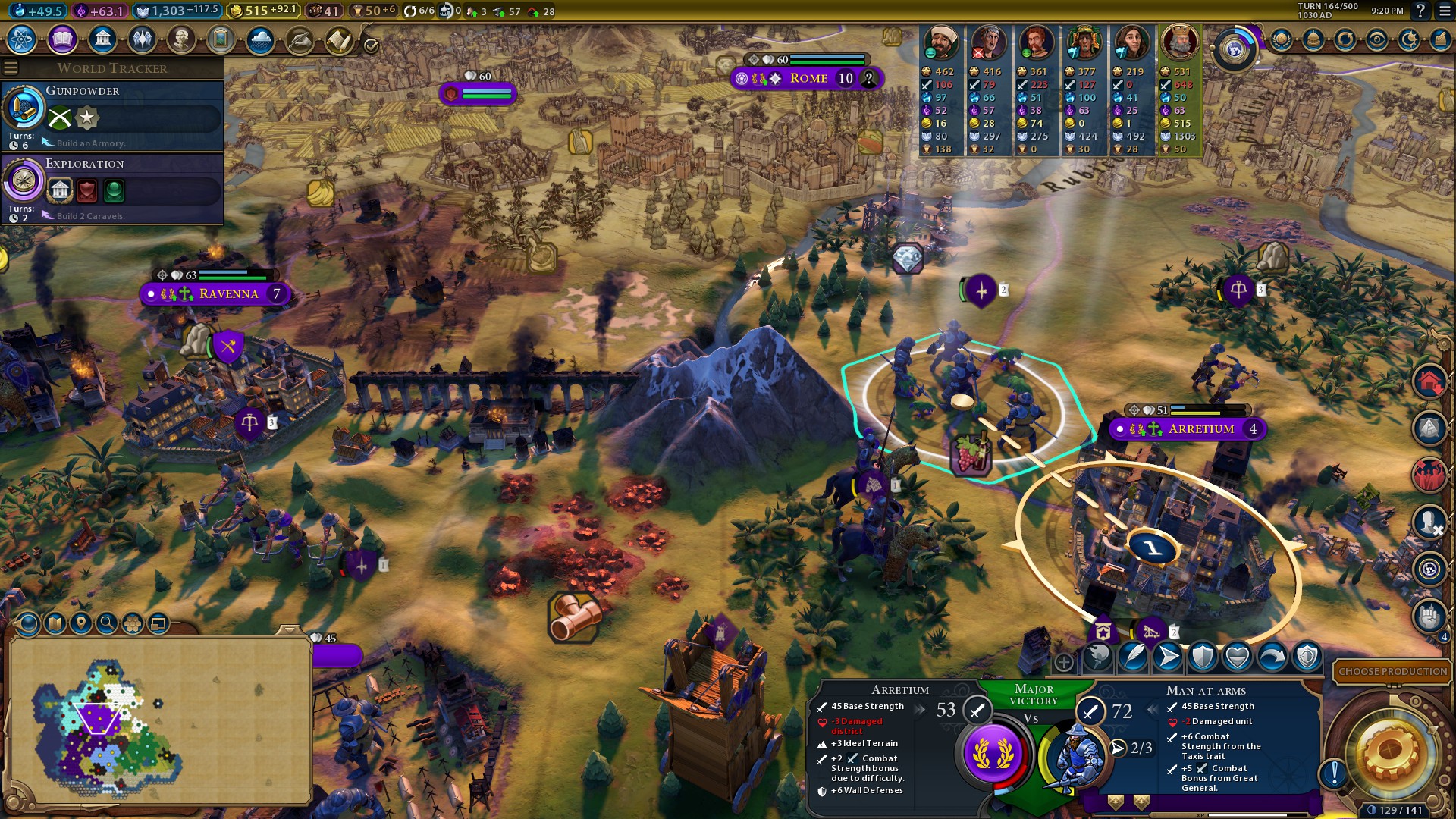1456x819 pixels.
Task: Open the Religion screen
Action: point(142,39)
